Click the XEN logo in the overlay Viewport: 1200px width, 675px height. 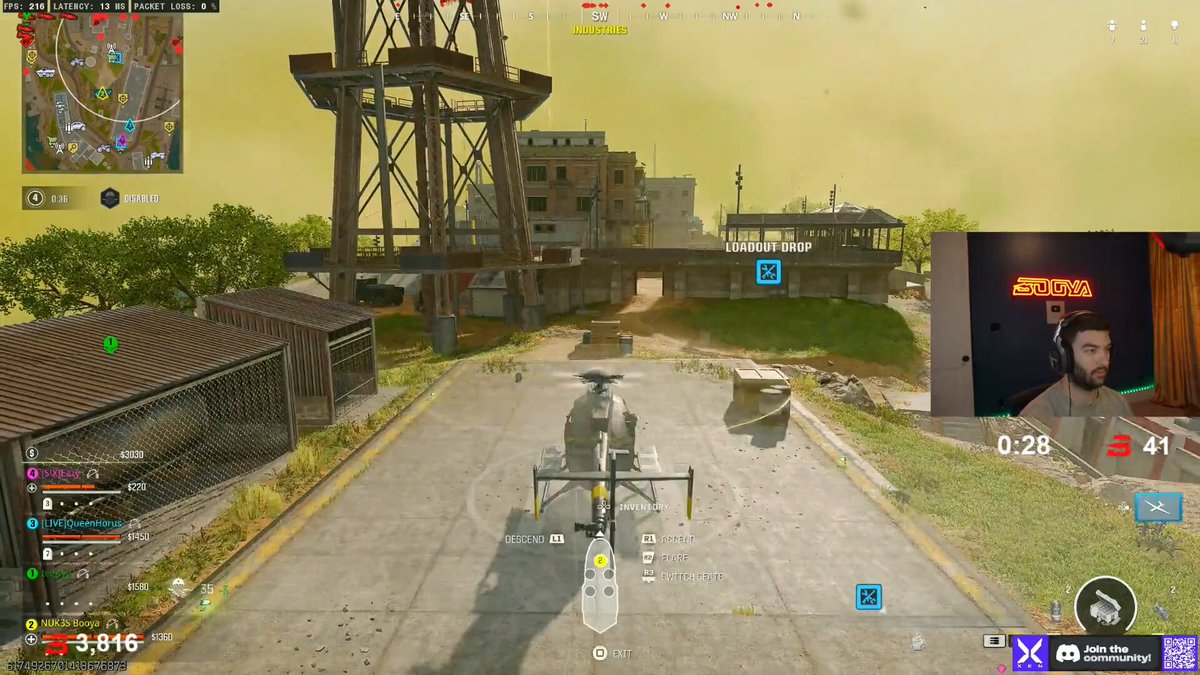click(x=1029, y=653)
